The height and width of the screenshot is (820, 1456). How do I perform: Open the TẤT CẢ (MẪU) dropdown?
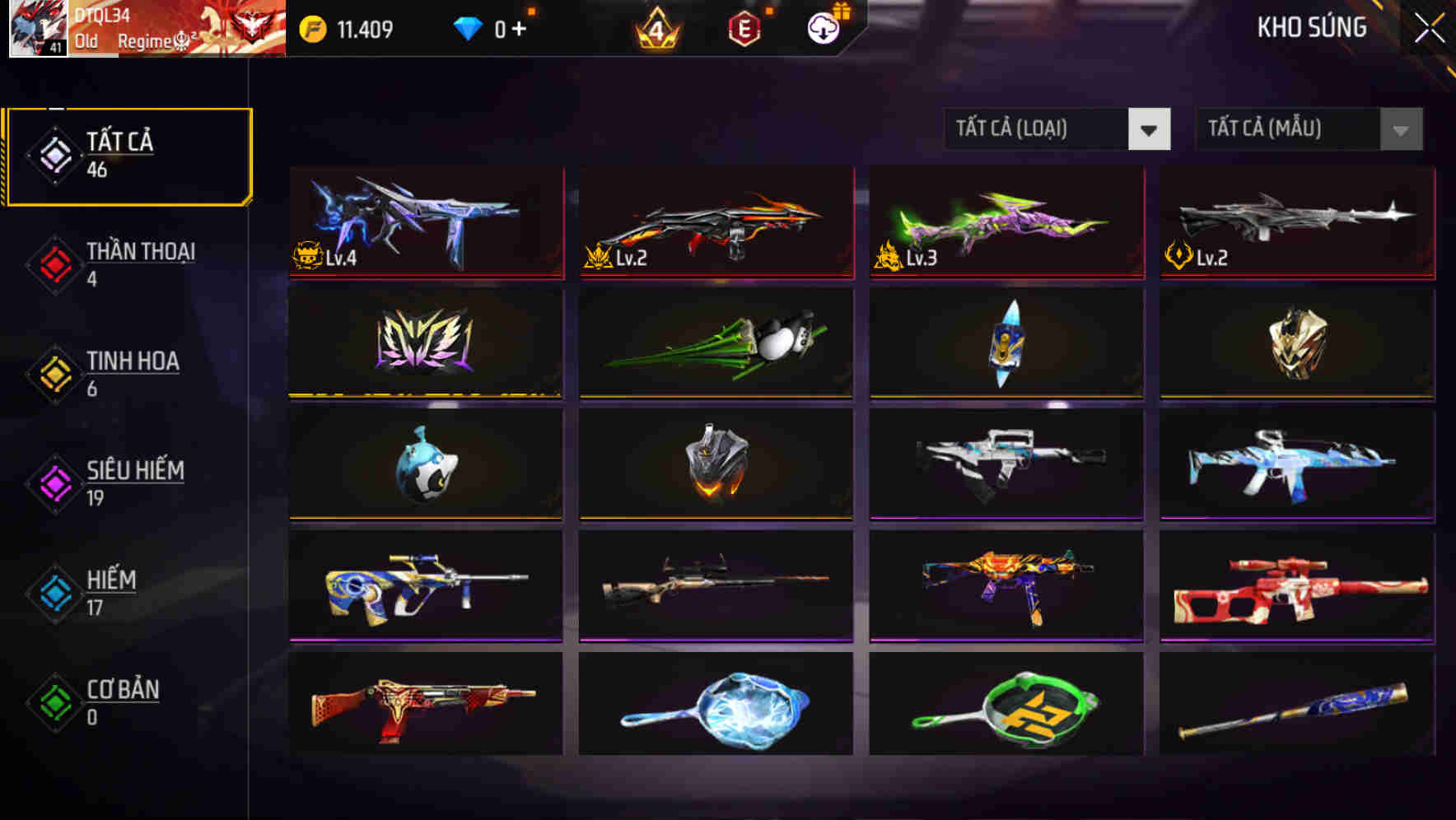1308,129
